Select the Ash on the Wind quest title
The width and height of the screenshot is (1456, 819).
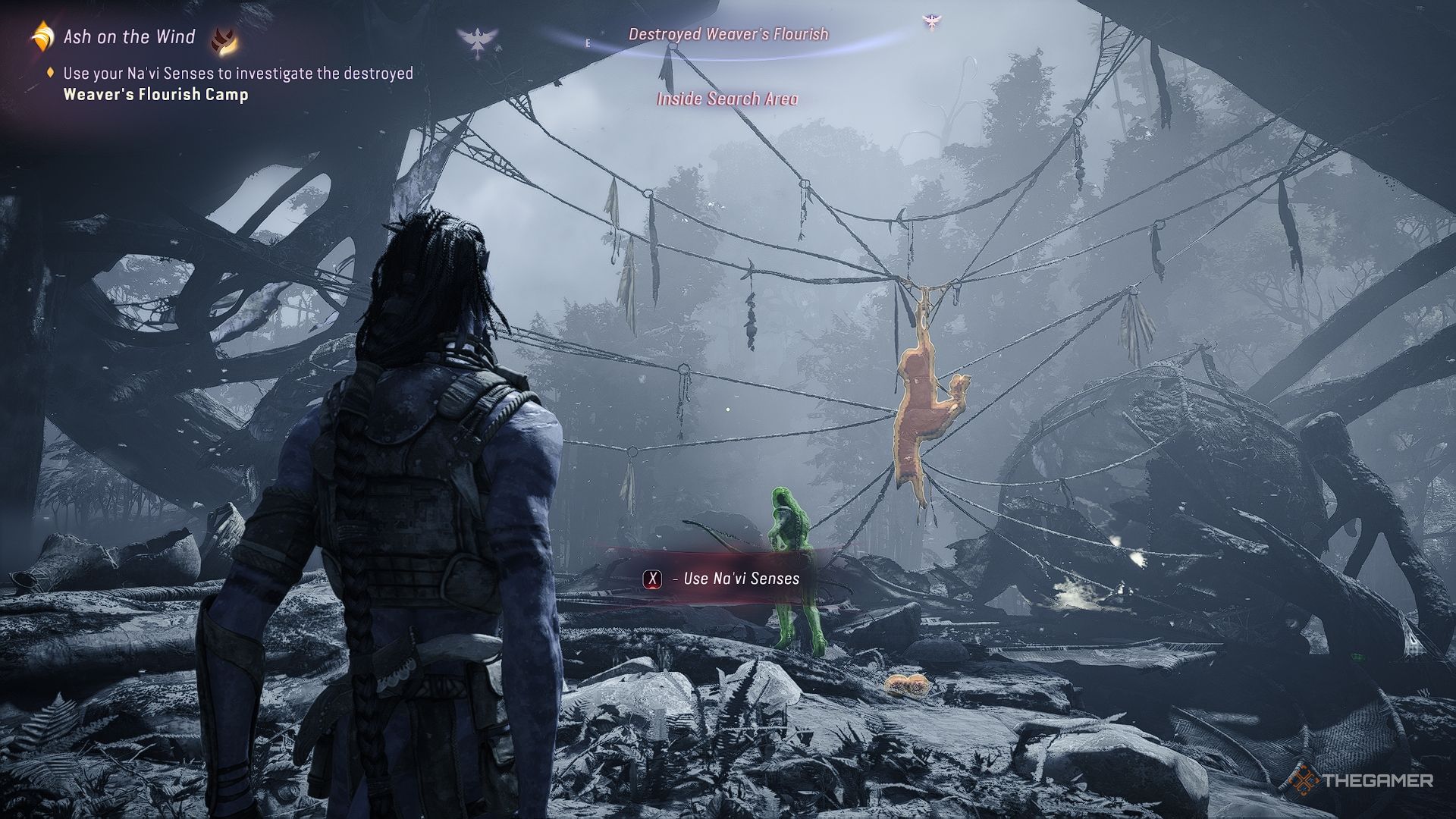pyautogui.click(x=129, y=36)
